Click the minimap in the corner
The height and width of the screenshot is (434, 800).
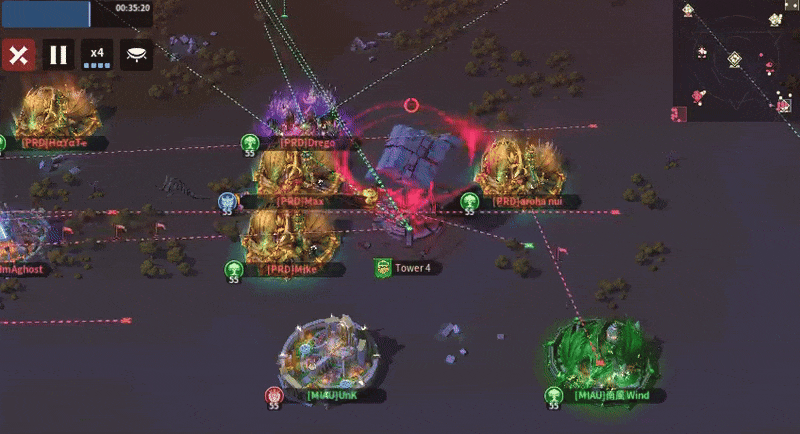click(736, 58)
